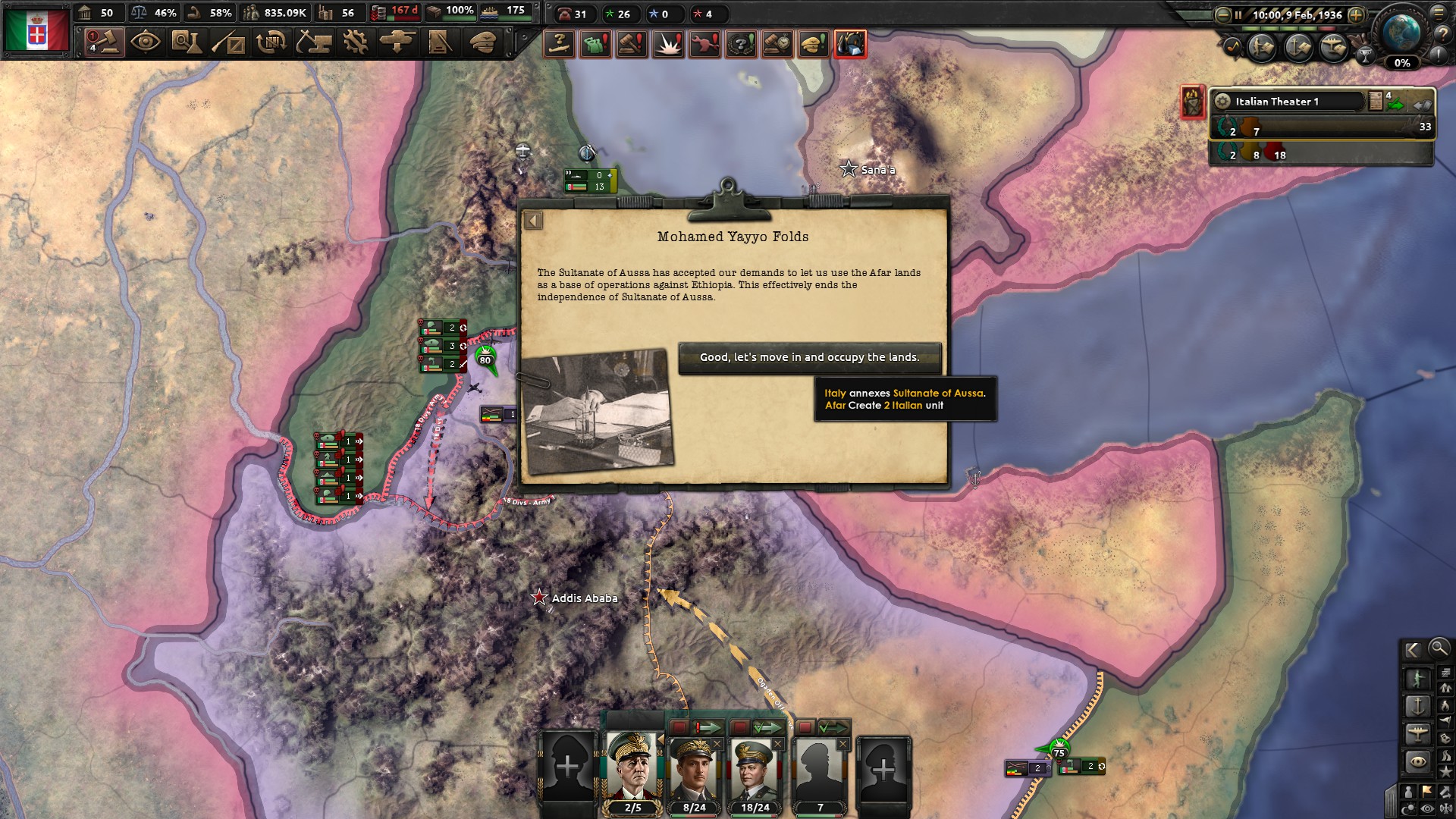Click Good, let's move in and occupy the lands
Screen dimensions: 1456x819
[810, 356]
